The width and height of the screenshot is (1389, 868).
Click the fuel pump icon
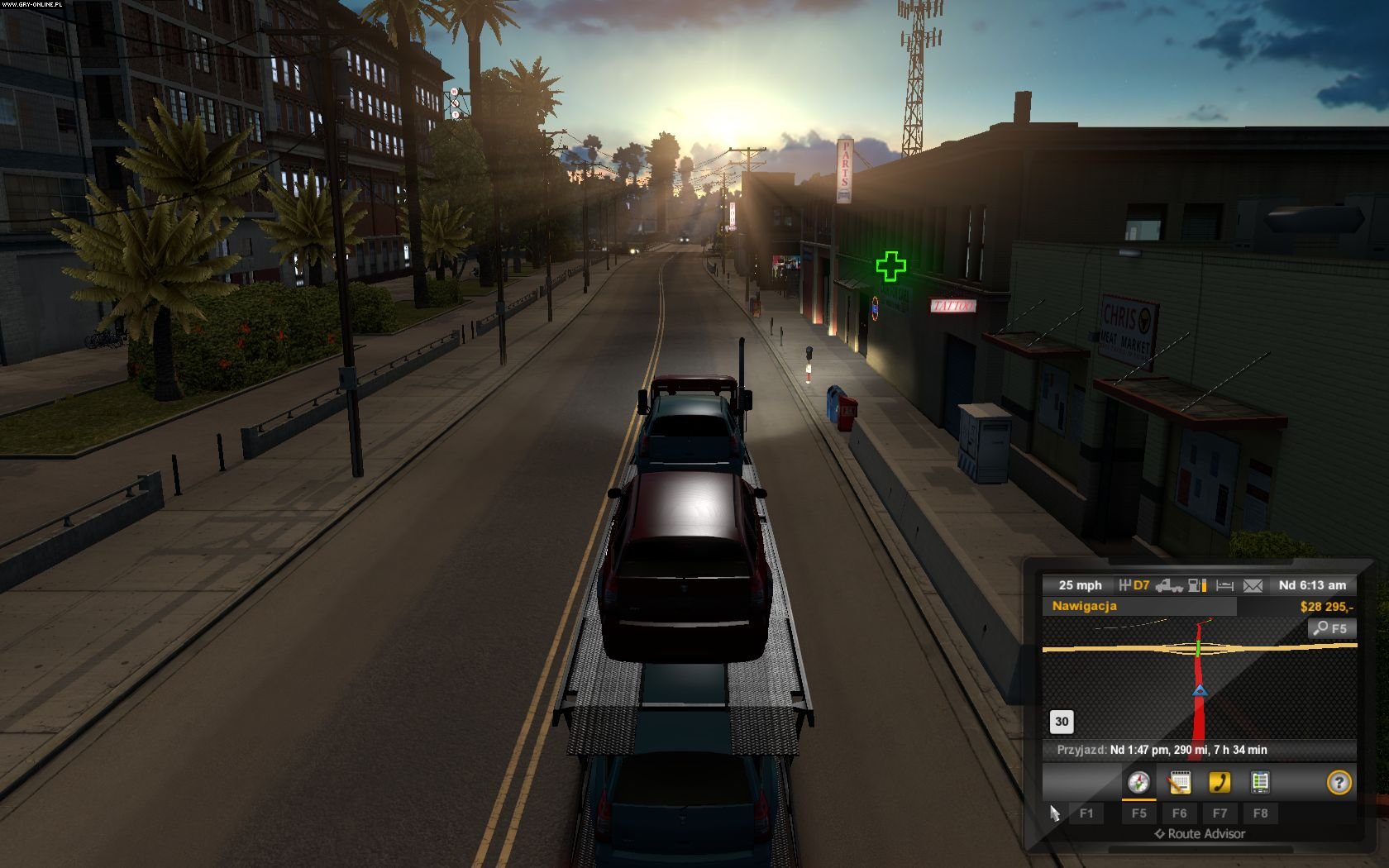point(1197,585)
